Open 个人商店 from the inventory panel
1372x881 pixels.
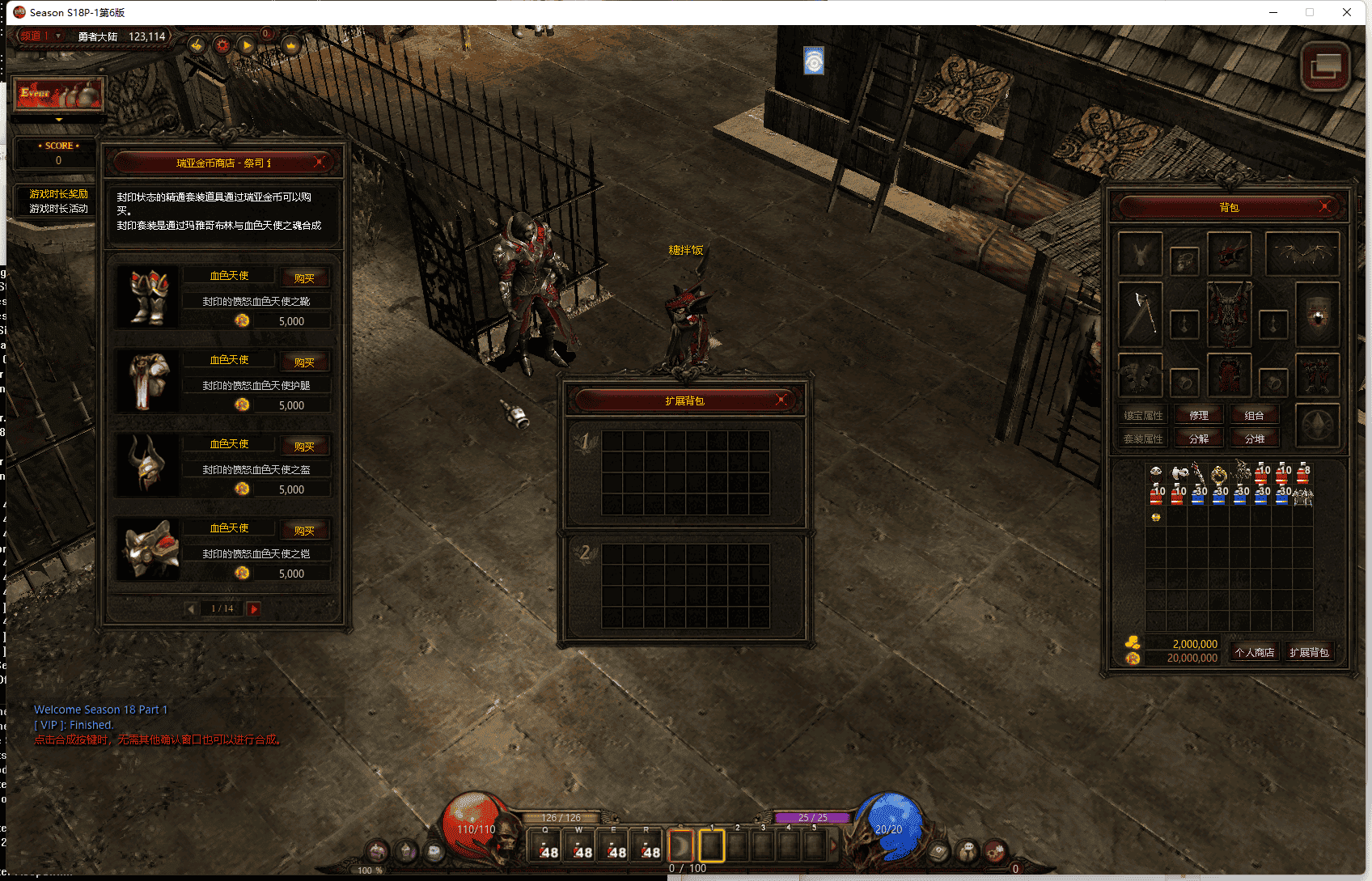[x=1255, y=651]
